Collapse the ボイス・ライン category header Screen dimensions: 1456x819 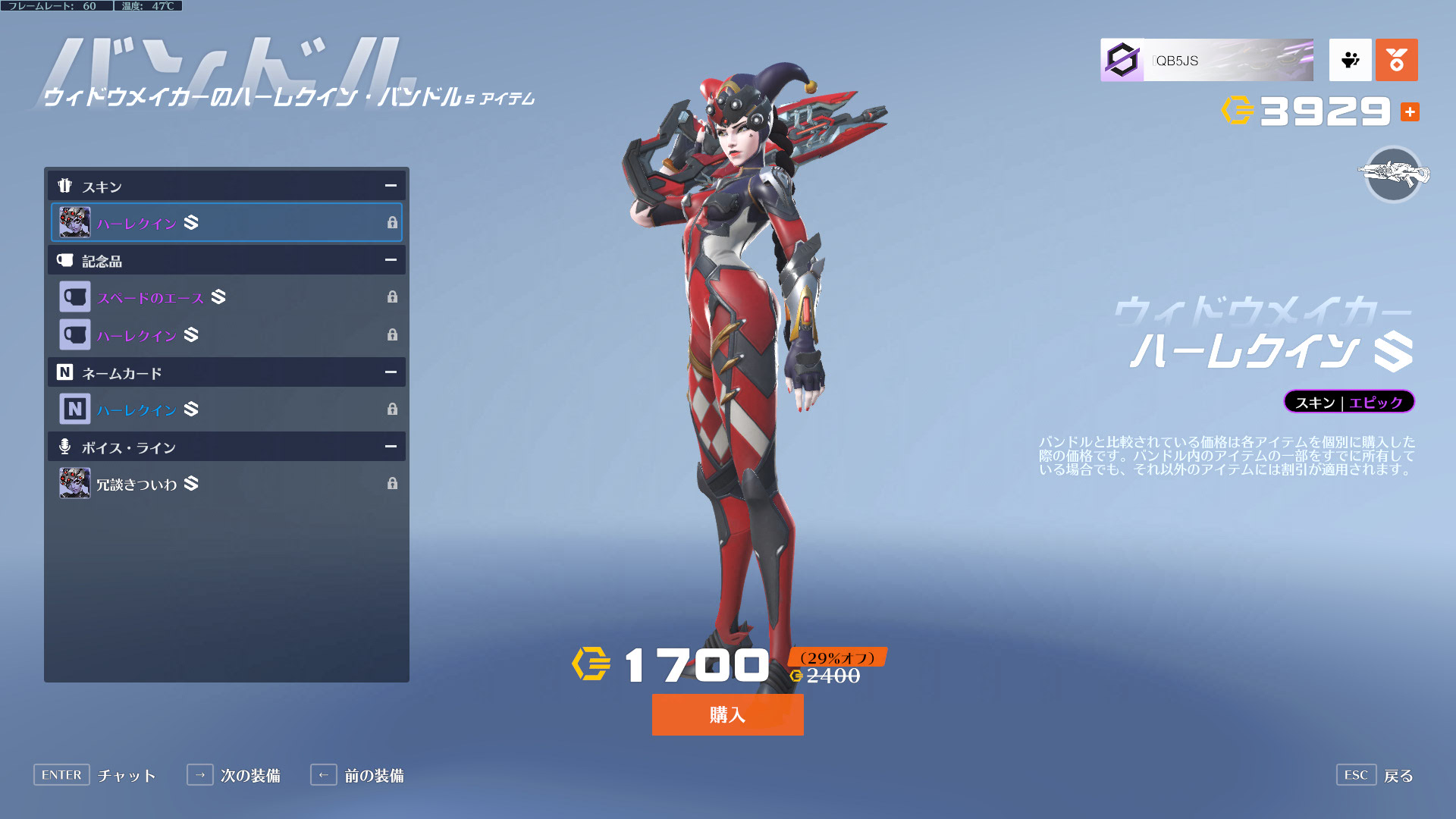click(391, 447)
